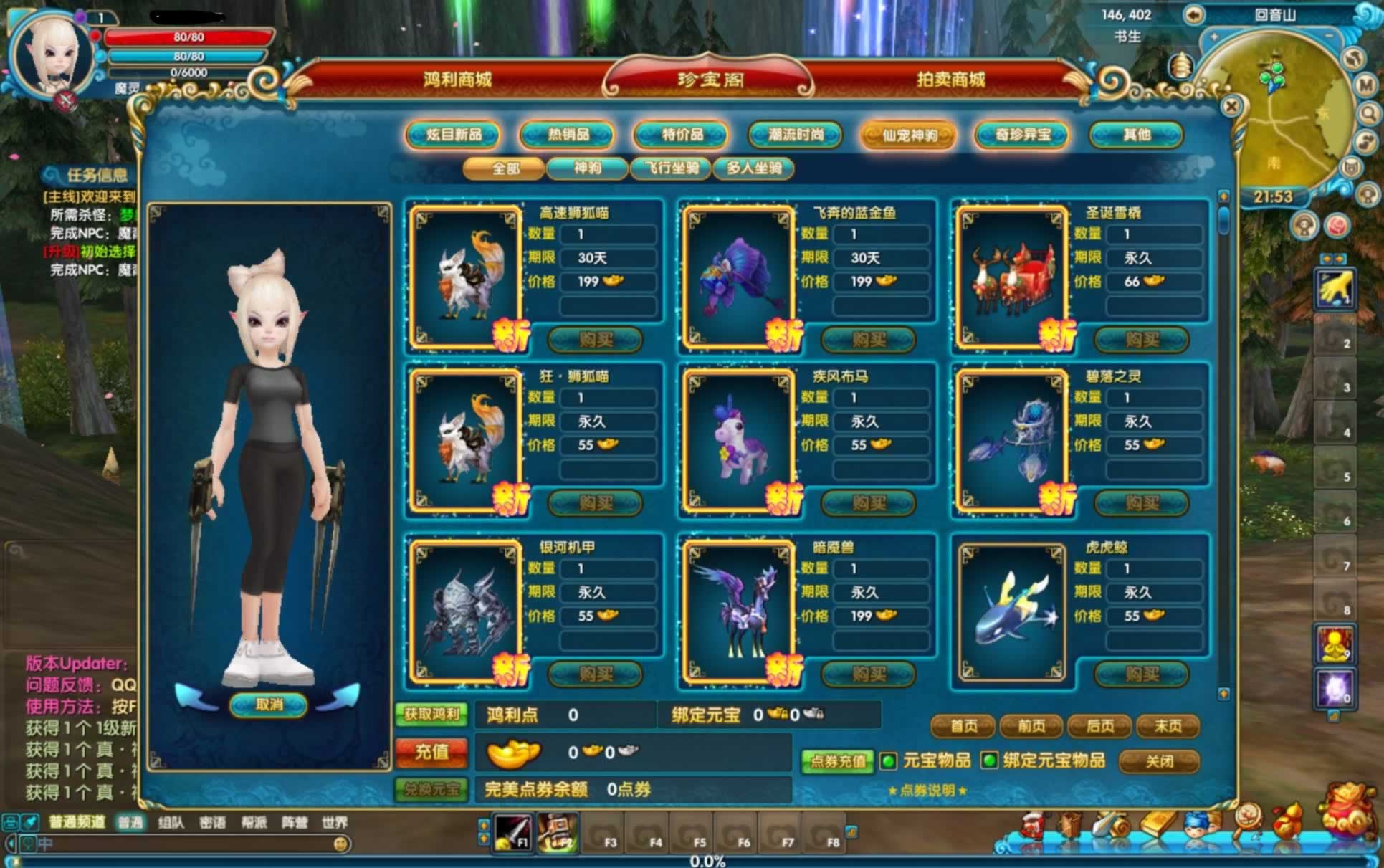Open the 点券充值 voucher recharge
This screenshot has width=1384, height=868.
837,761
